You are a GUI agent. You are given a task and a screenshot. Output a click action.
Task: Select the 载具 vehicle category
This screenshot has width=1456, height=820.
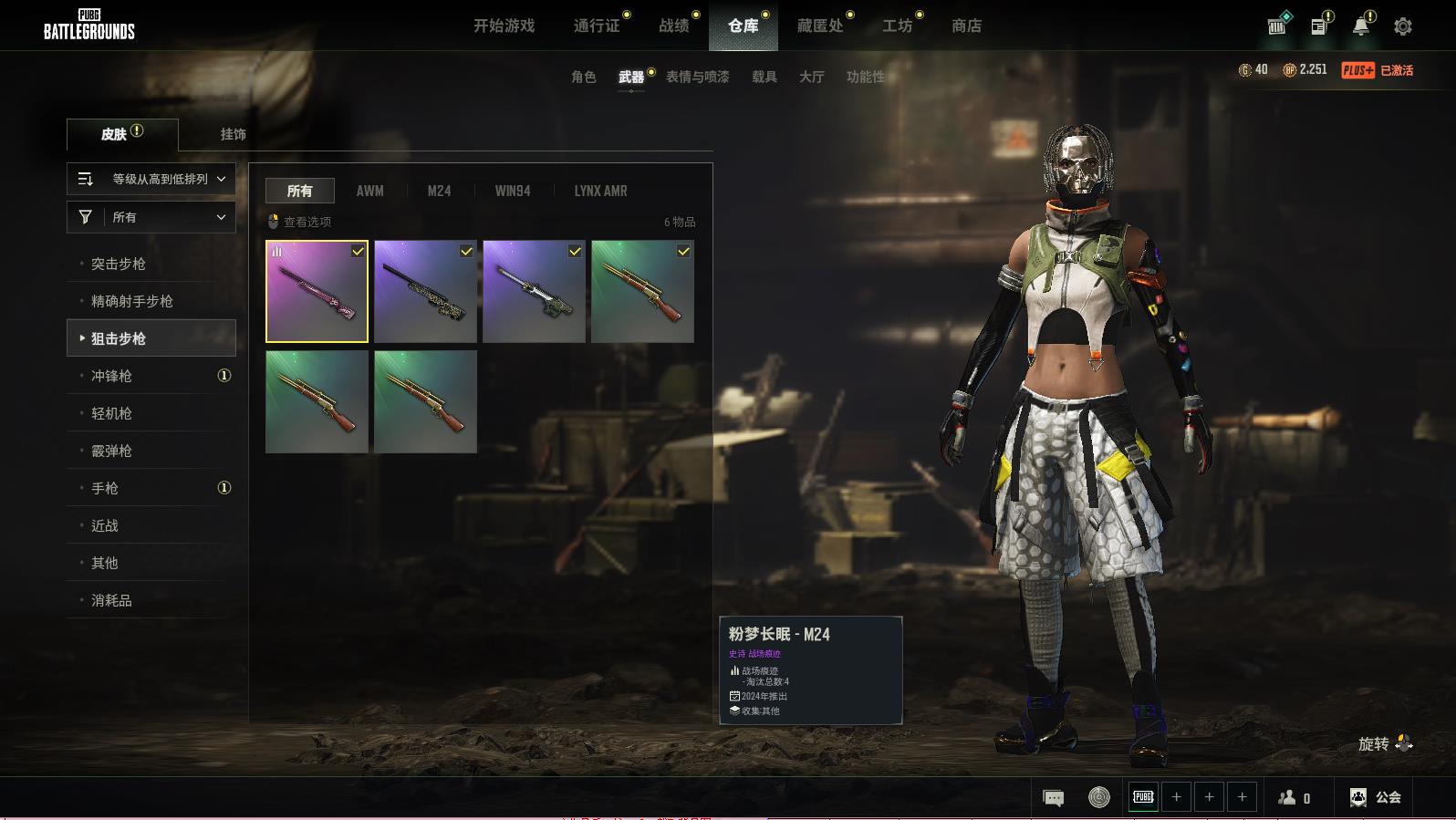tap(764, 77)
